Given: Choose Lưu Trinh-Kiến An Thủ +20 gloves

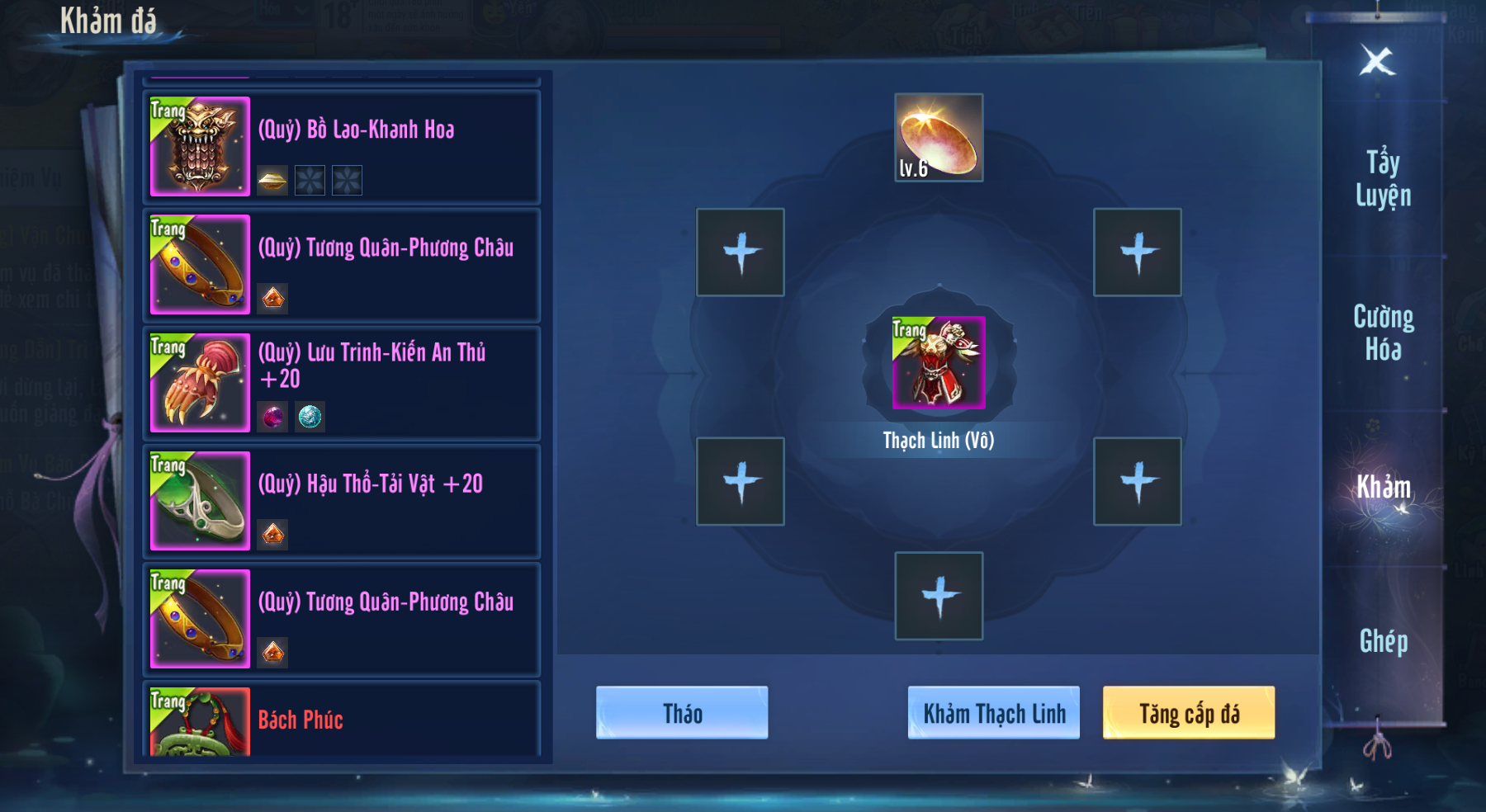Looking at the screenshot, I should tap(342, 383).
